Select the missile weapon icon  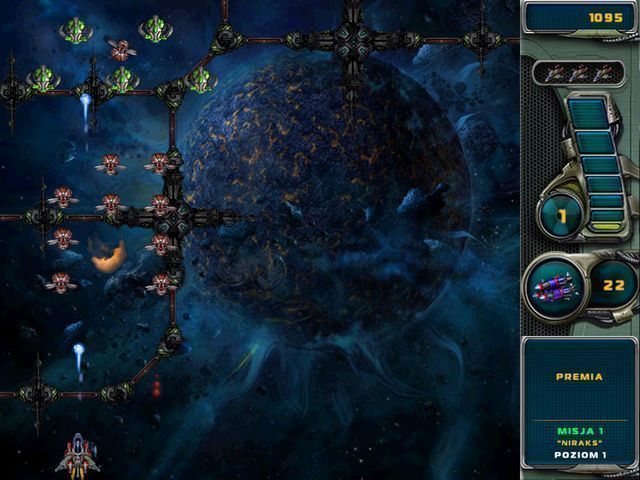point(553,287)
